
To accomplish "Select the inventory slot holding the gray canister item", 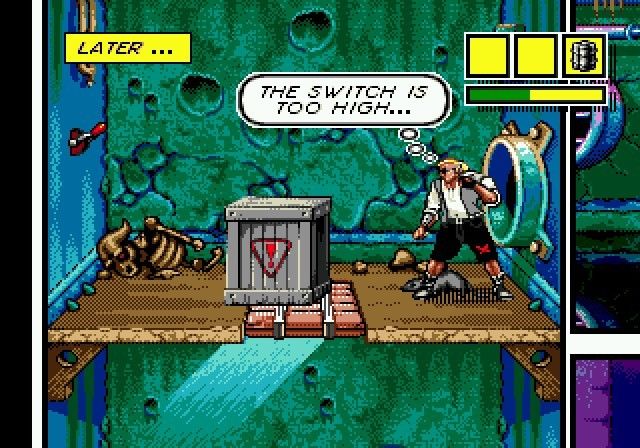I will click(x=585, y=57).
